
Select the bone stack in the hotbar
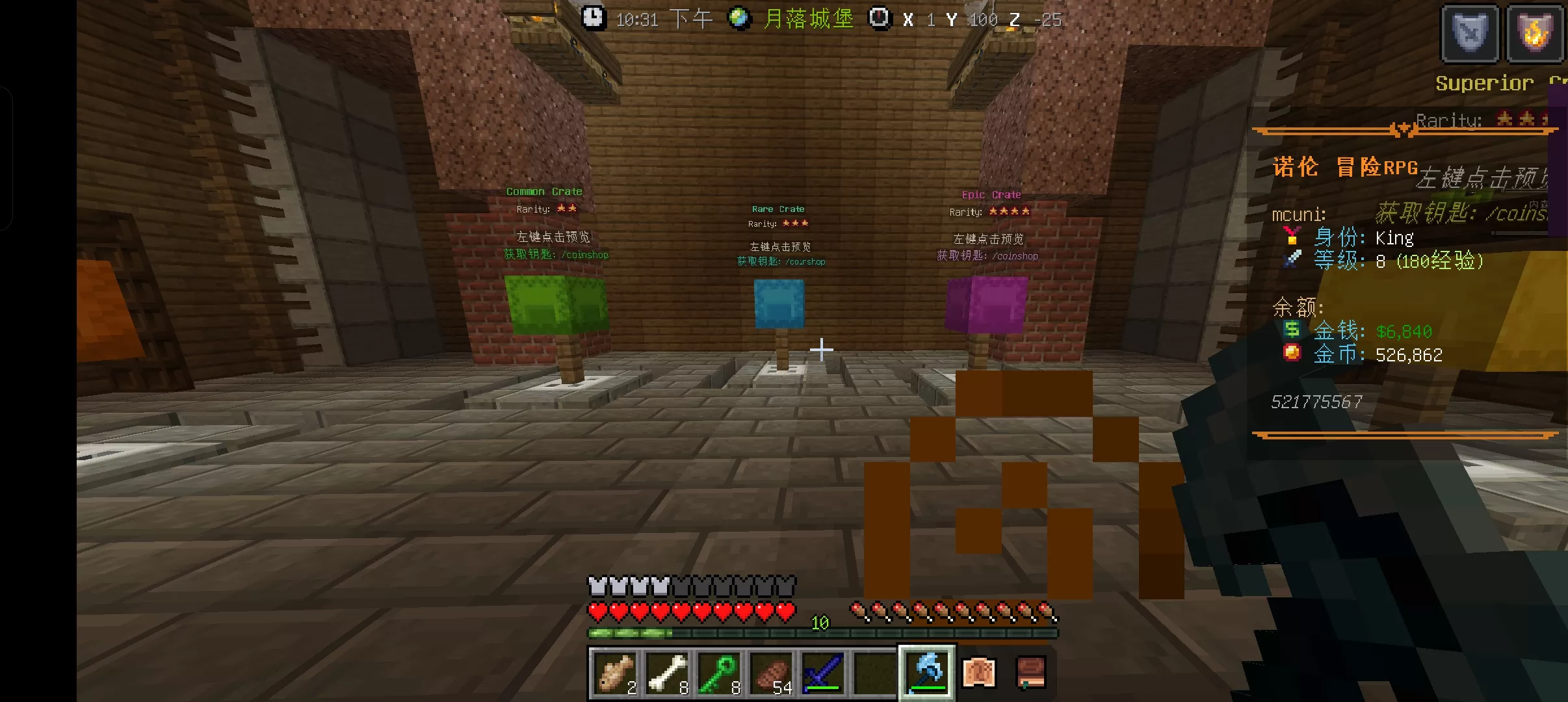click(x=667, y=673)
